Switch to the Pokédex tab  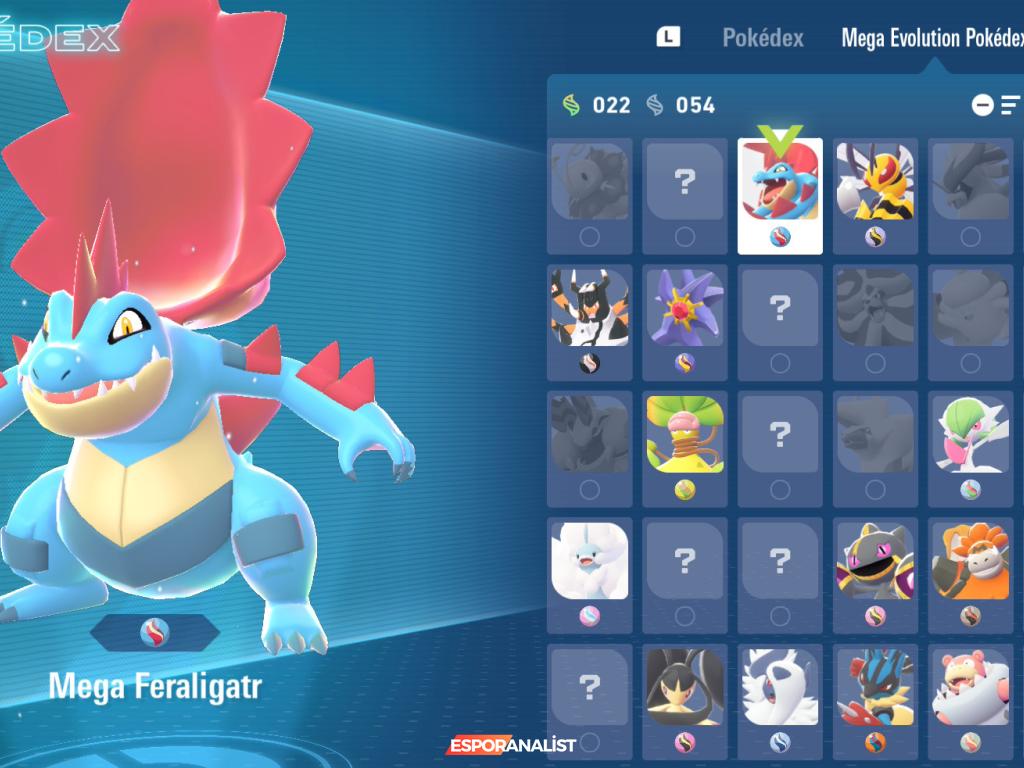tap(762, 38)
